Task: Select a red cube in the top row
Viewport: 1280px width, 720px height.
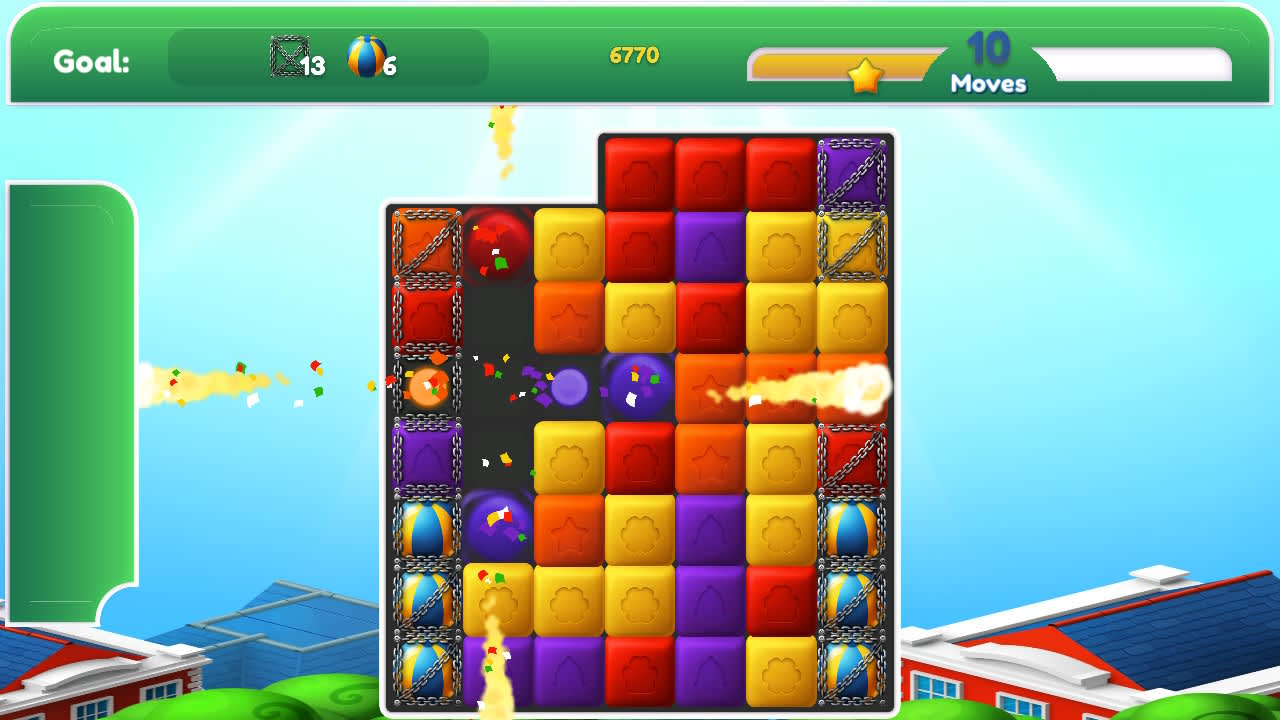Action: coord(639,171)
